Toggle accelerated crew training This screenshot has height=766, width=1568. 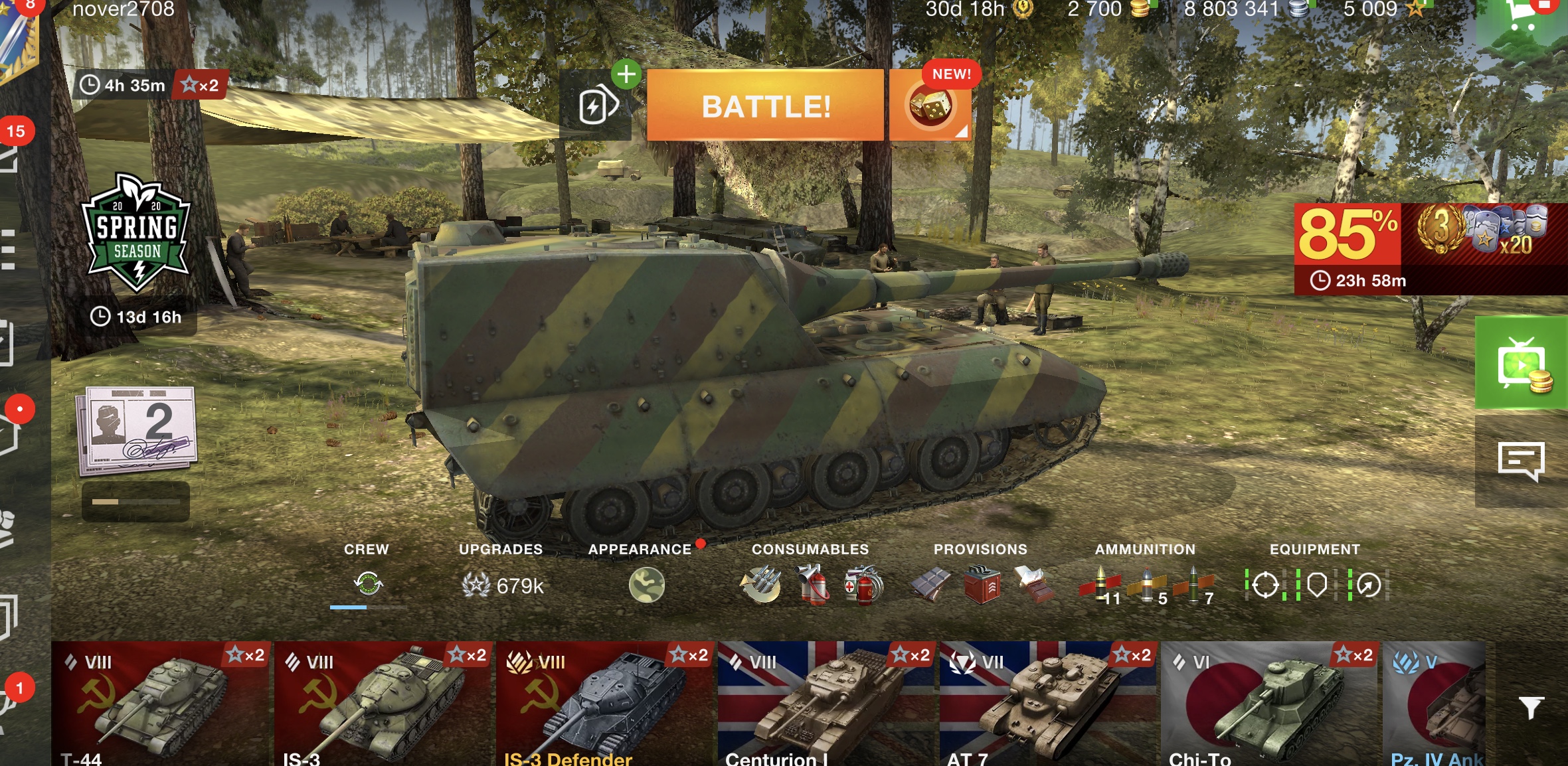369,584
